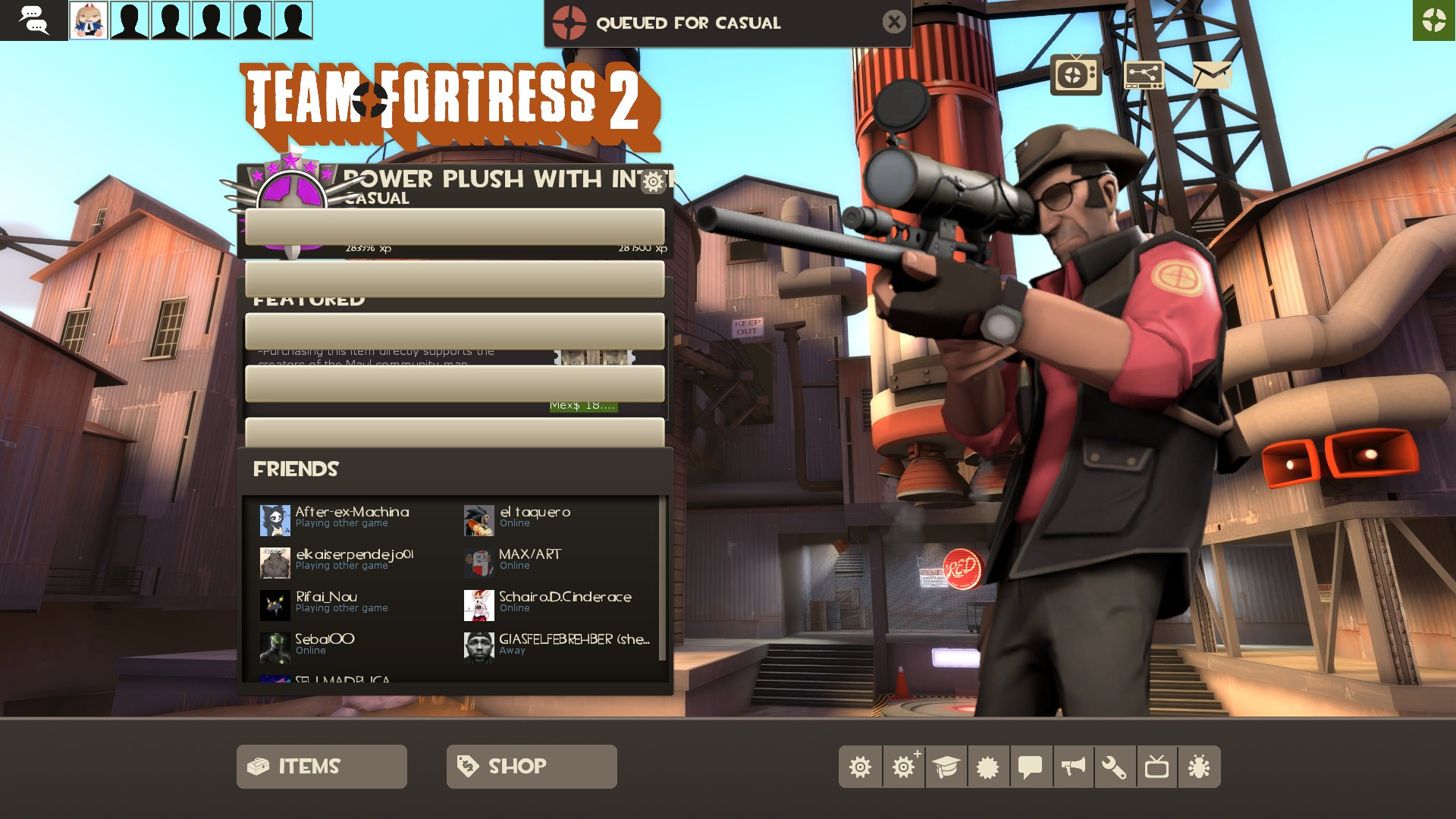Image resolution: width=1456 pixels, height=819 pixels.
Task: Open the Settings gear in bottom toolbar
Action: click(x=861, y=767)
